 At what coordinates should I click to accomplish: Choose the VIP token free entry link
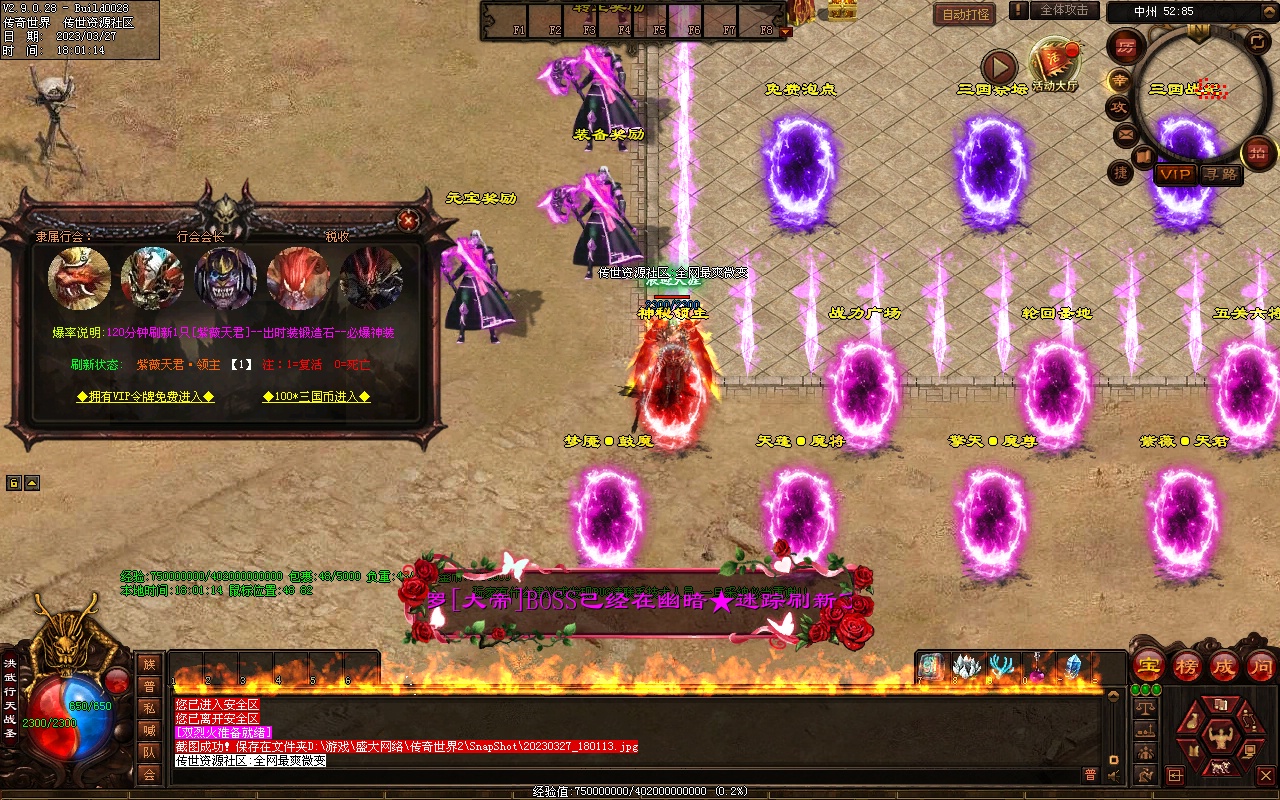146,397
